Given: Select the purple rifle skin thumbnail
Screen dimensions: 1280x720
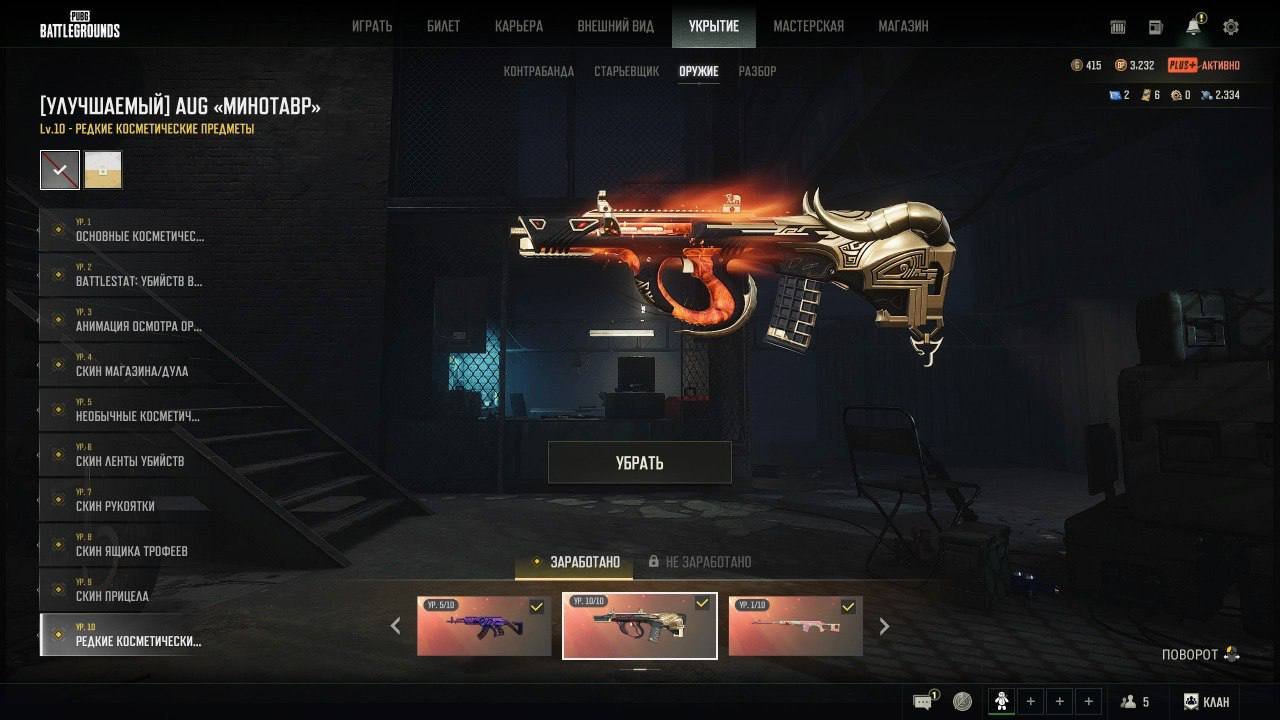Looking at the screenshot, I should coord(484,626).
